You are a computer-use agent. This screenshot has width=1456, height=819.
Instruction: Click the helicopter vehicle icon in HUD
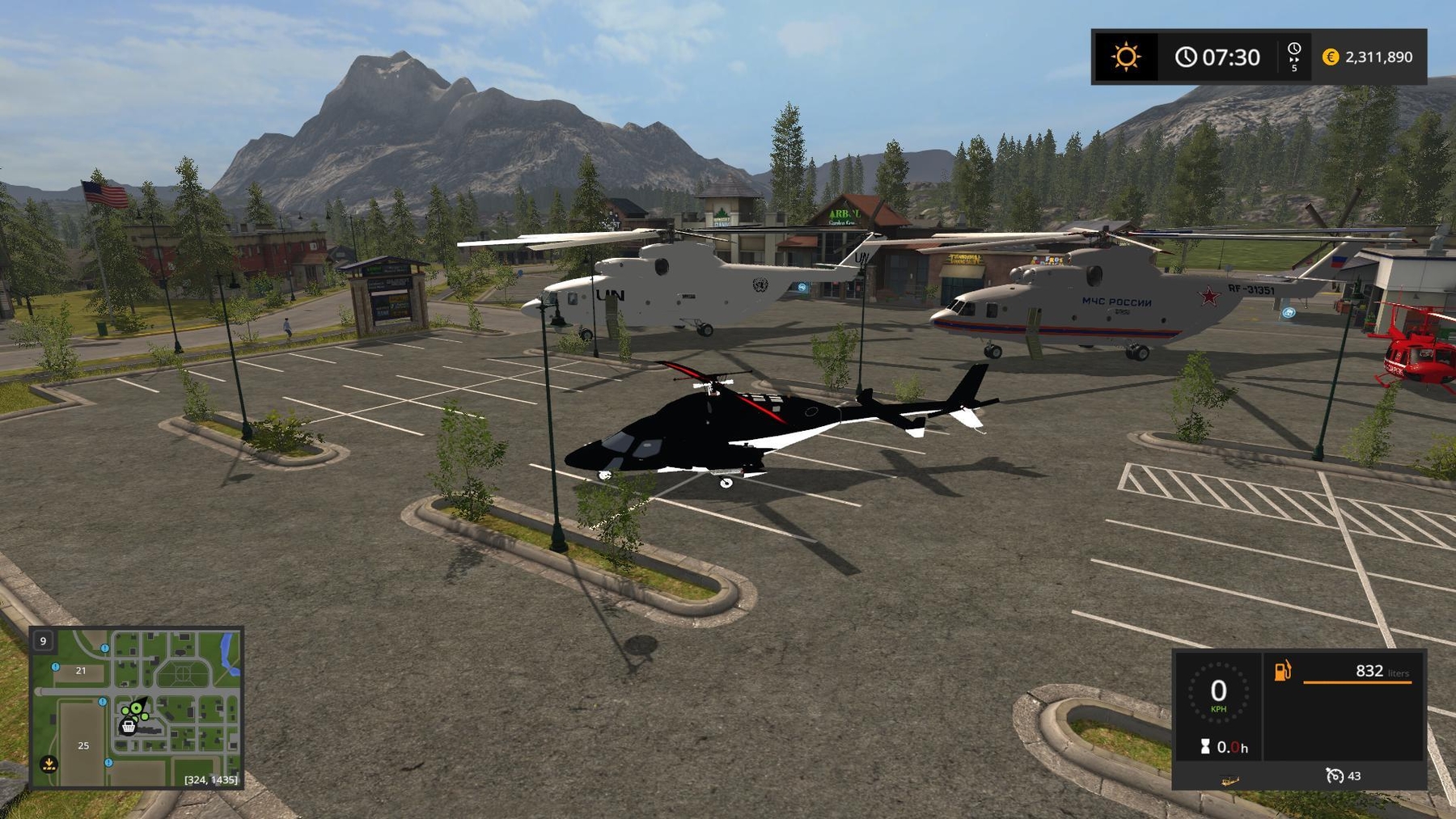click(1230, 780)
